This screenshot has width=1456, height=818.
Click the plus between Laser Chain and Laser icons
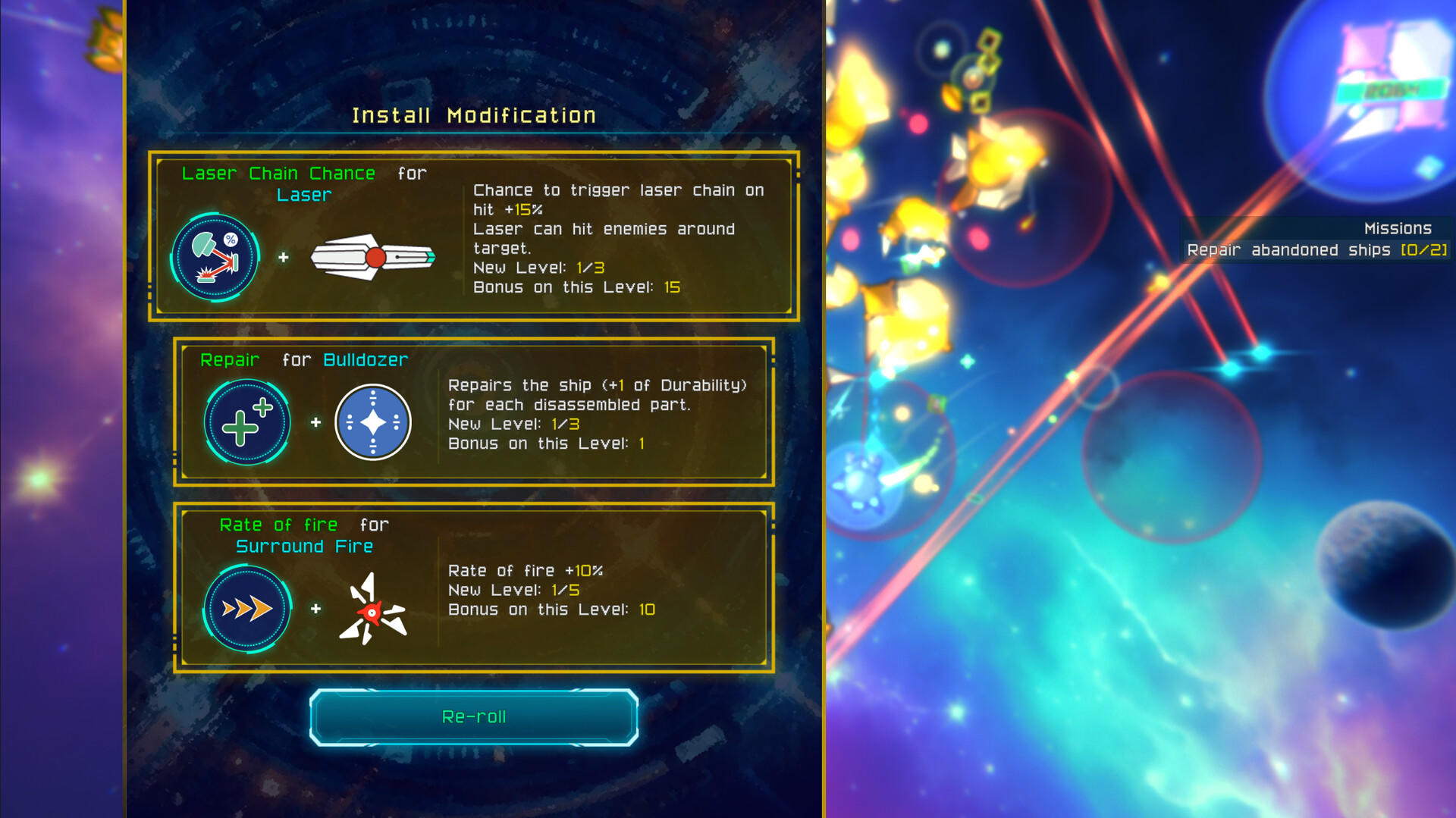(285, 258)
